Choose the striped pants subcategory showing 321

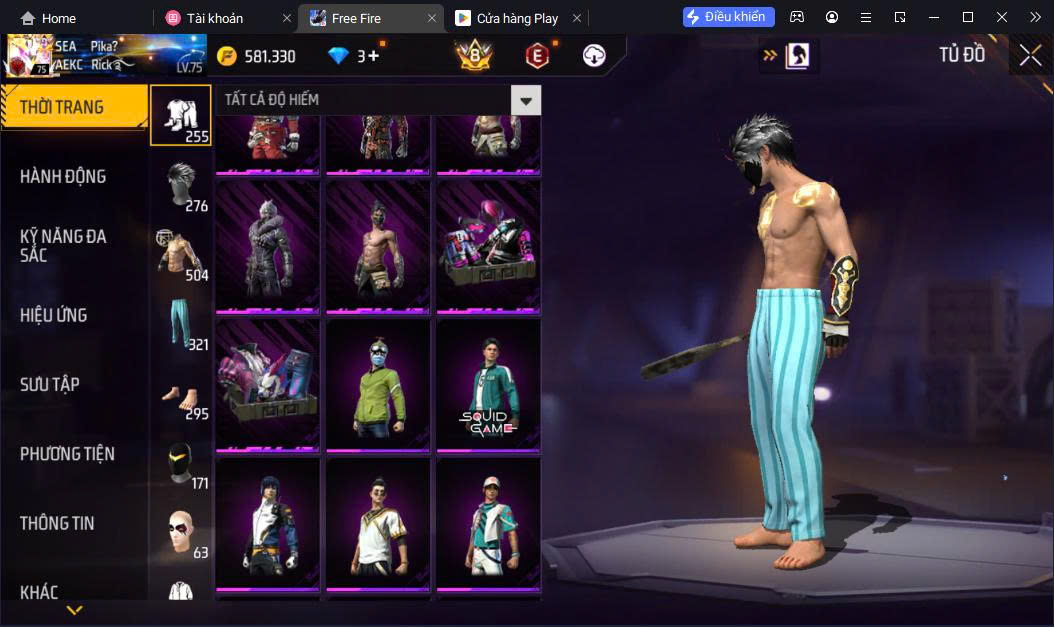pos(181,323)
